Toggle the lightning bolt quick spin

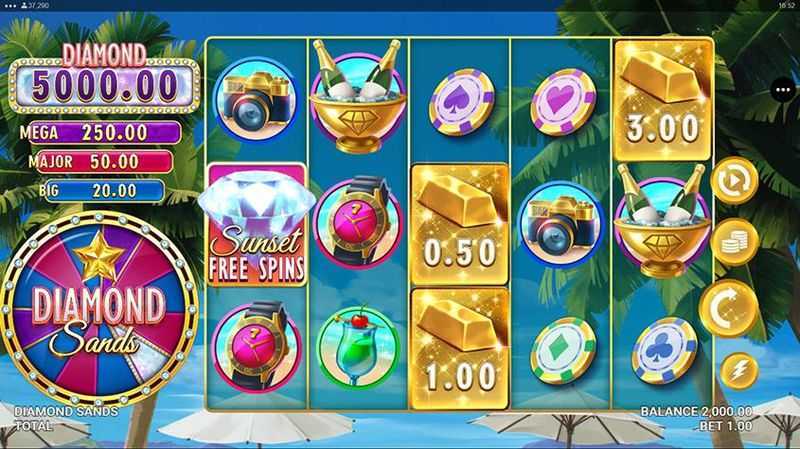click(738, 369)
